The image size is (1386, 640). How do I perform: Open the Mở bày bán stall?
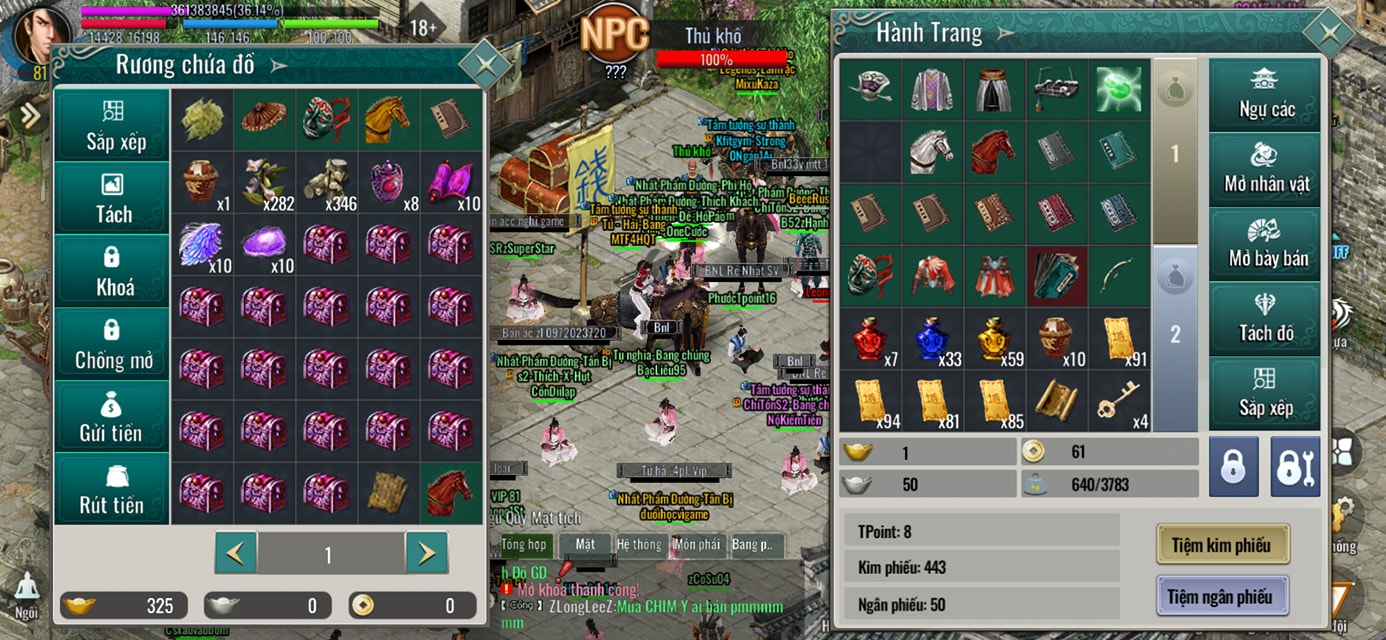[x=1266, y=244]
